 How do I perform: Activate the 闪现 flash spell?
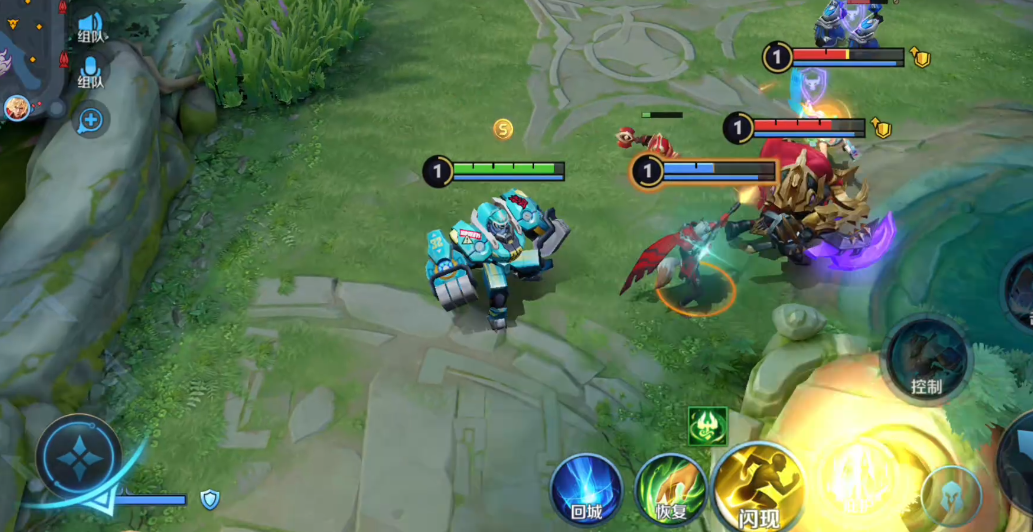(x=758, y=487)
